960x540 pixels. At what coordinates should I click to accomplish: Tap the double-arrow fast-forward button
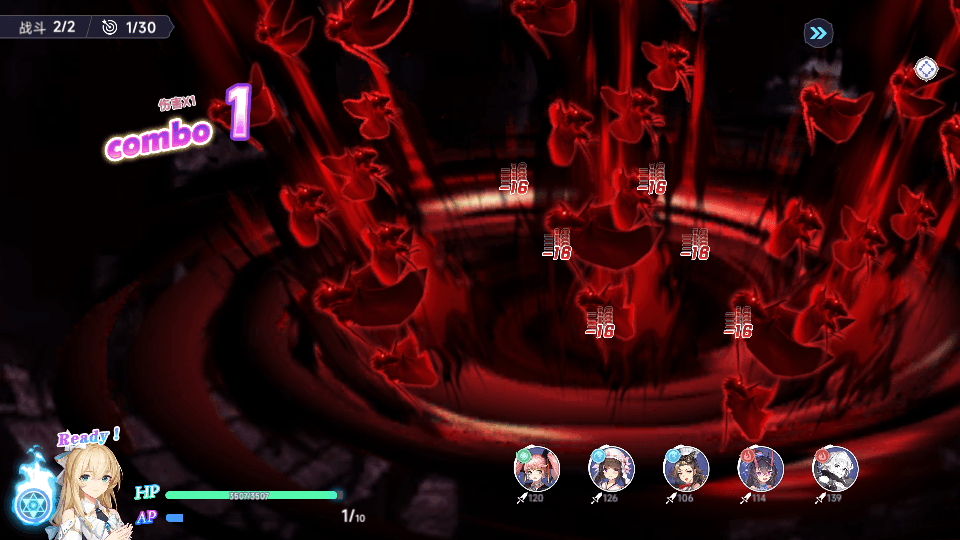coord(818,34)
